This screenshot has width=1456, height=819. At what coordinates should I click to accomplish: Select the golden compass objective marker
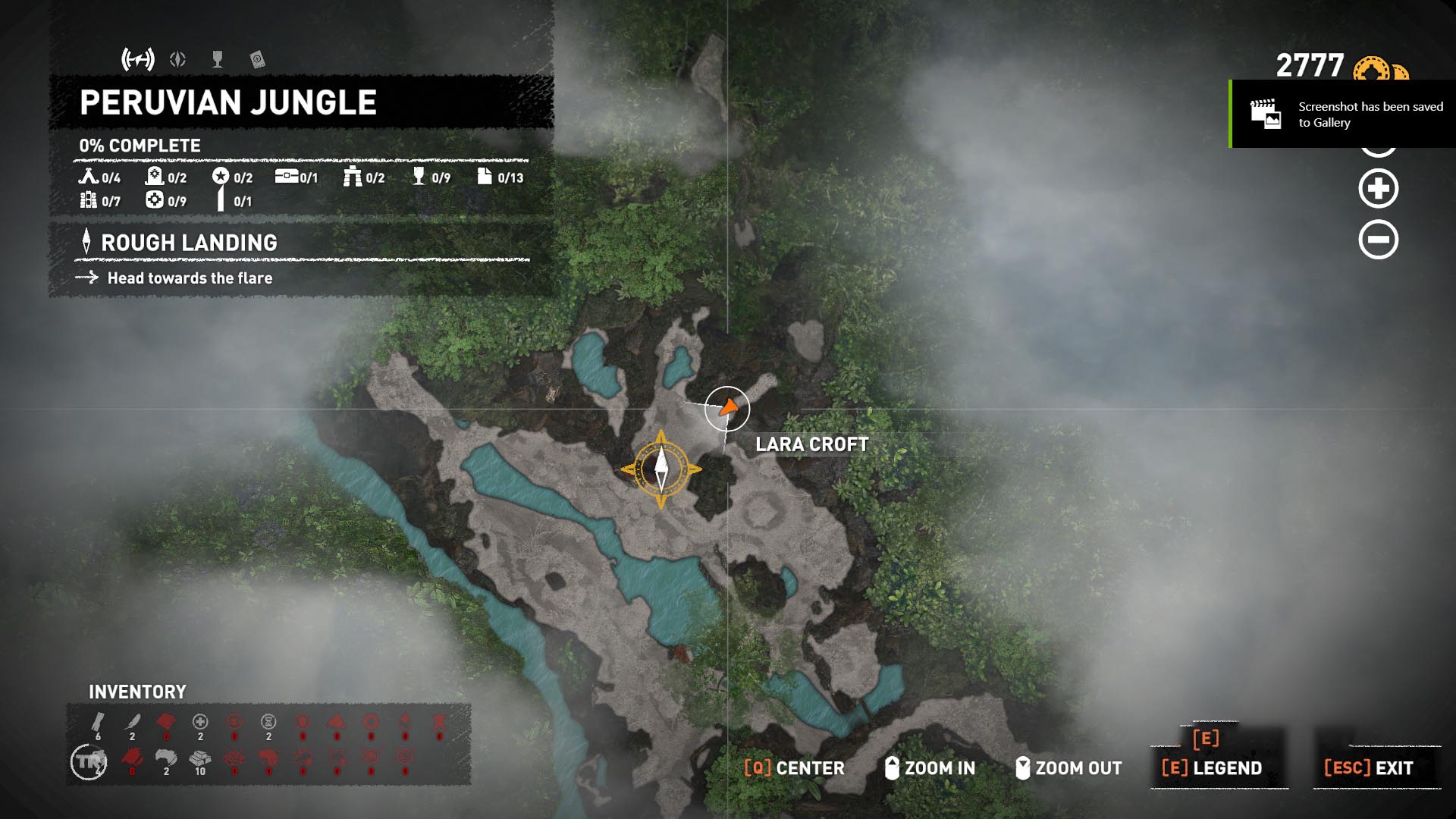(x=661, y=469)
